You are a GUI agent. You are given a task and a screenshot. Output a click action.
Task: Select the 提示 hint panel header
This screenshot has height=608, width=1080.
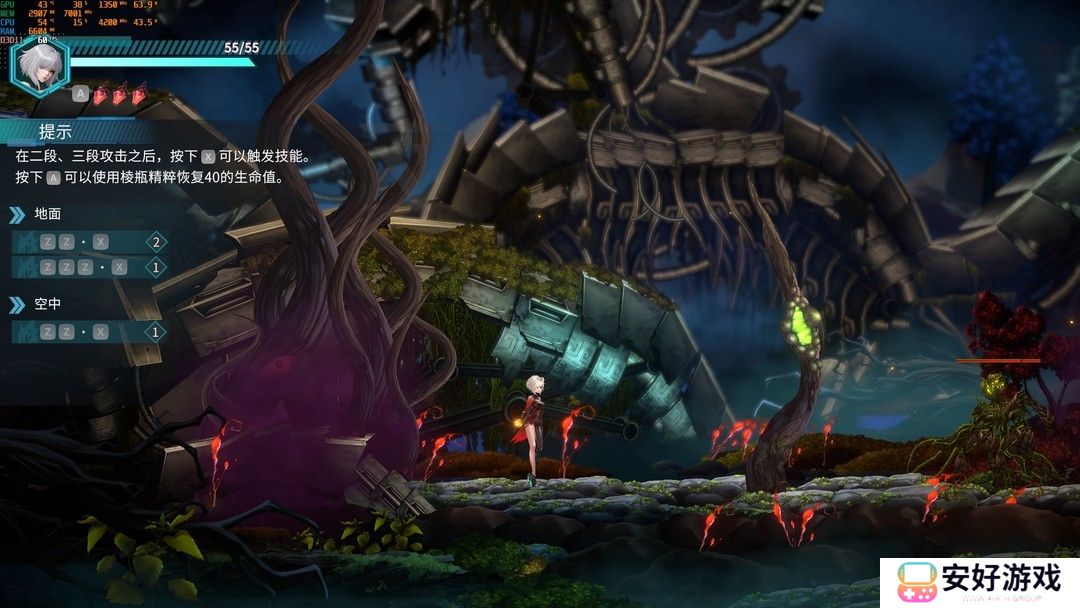tap(56, 132)
